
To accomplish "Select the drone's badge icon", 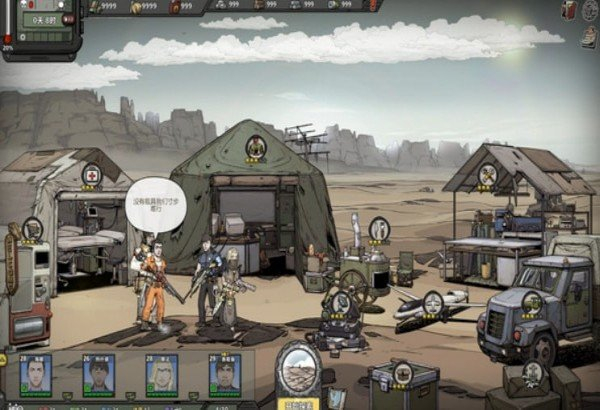I will (x=432, y=302).
